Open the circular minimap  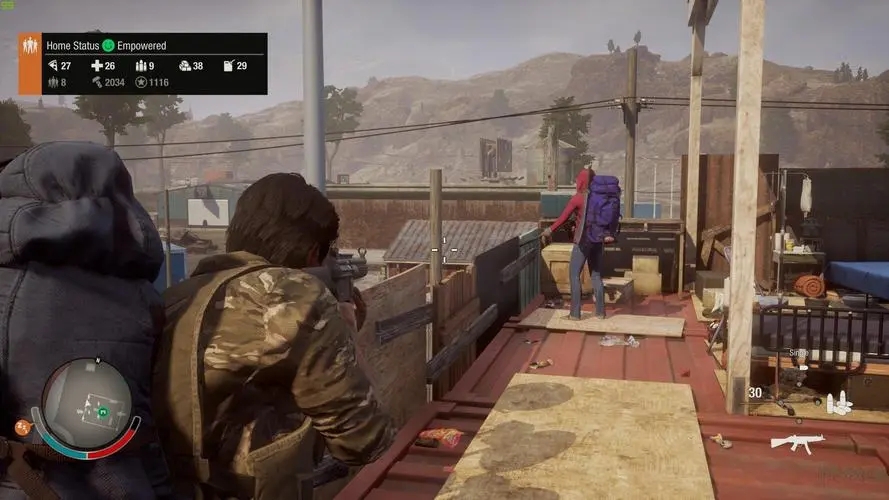click(x=86, y=404)
